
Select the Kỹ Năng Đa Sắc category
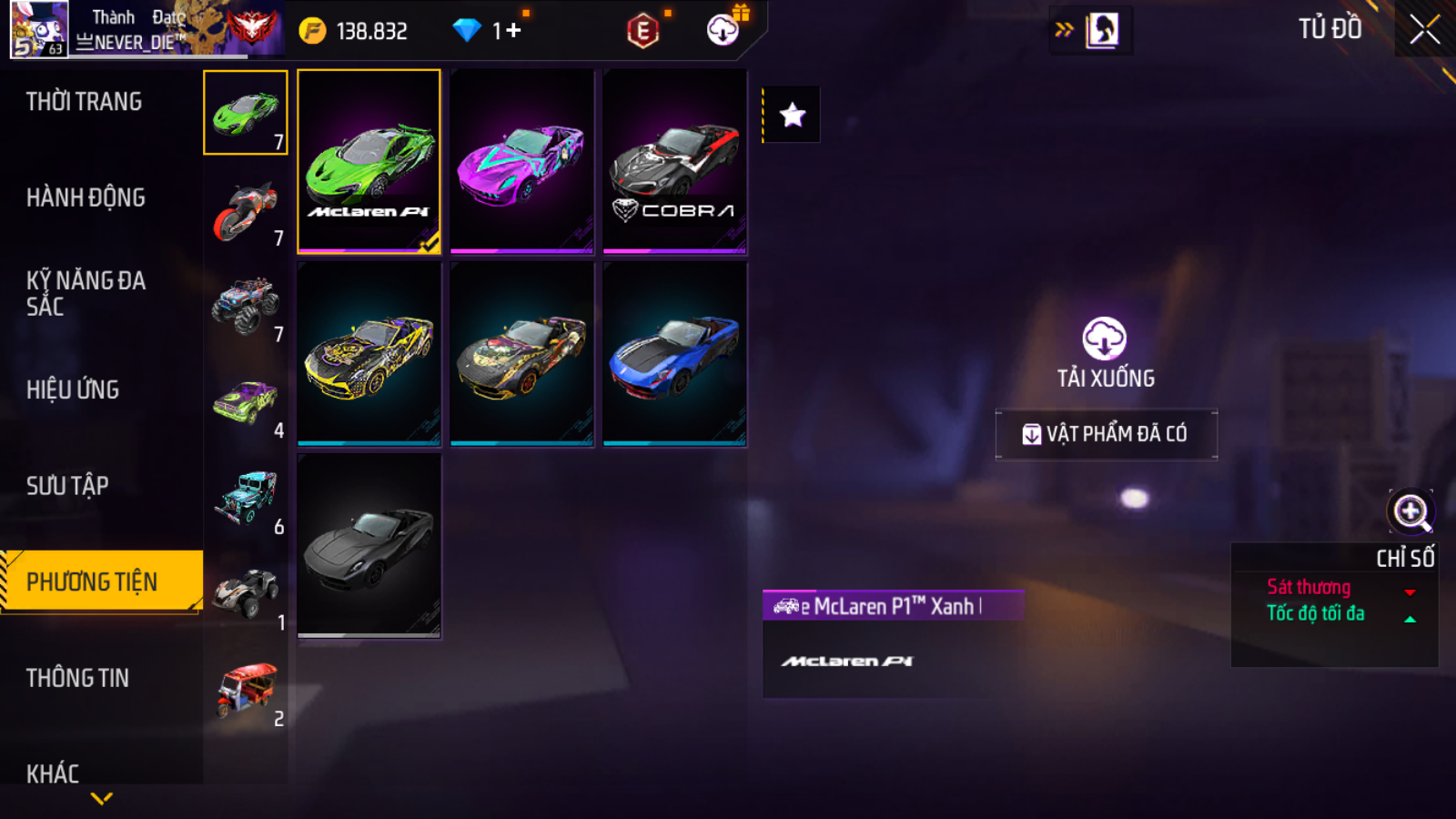[86, 293]
